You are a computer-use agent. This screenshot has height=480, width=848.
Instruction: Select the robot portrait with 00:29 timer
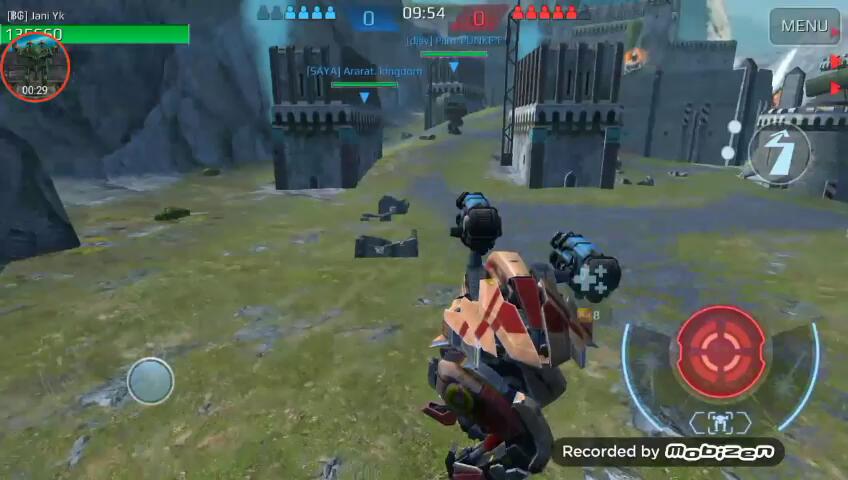coord(35,67)
